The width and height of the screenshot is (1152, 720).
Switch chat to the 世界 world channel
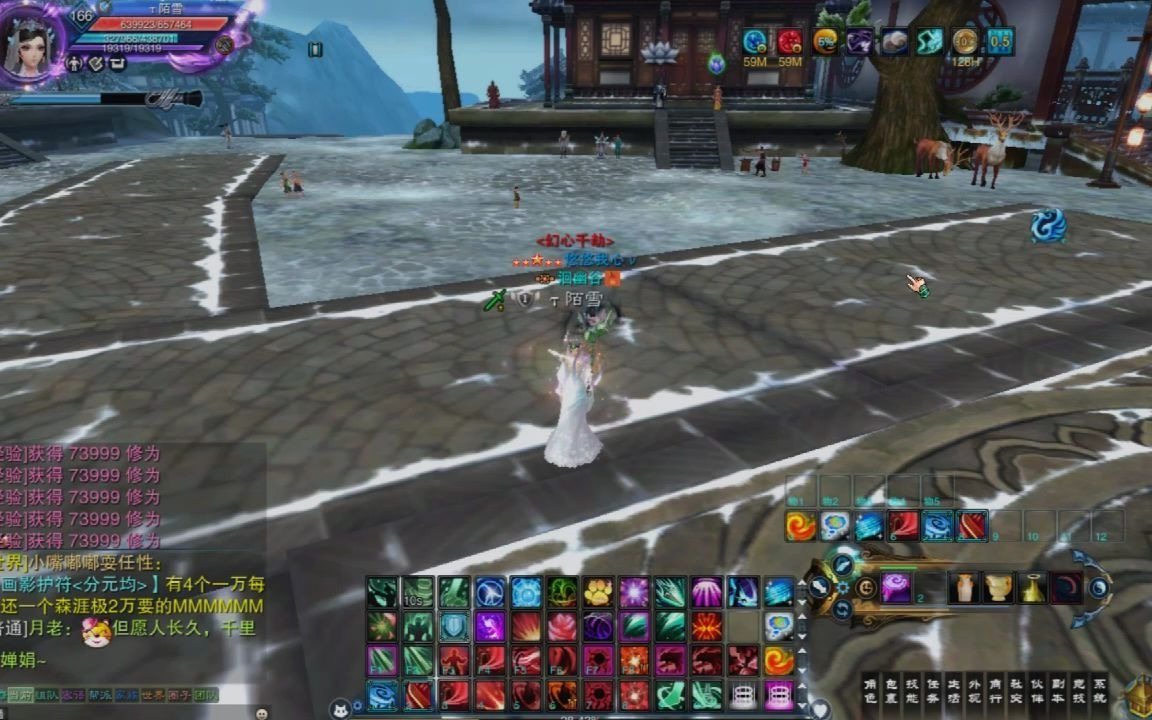[152, 694]
